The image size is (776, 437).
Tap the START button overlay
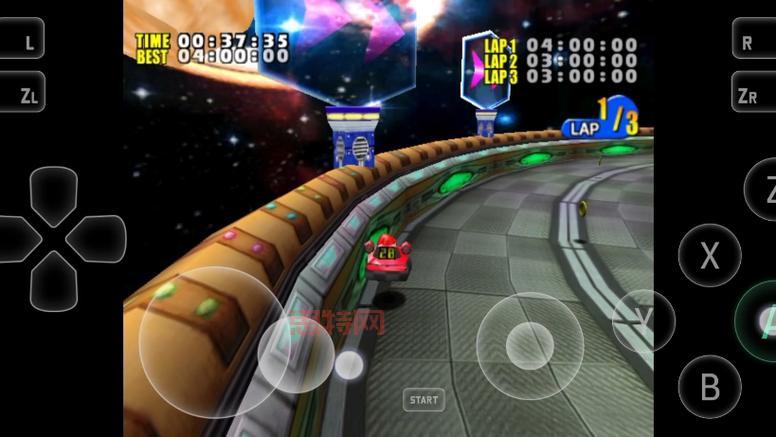tap(423, 400)
